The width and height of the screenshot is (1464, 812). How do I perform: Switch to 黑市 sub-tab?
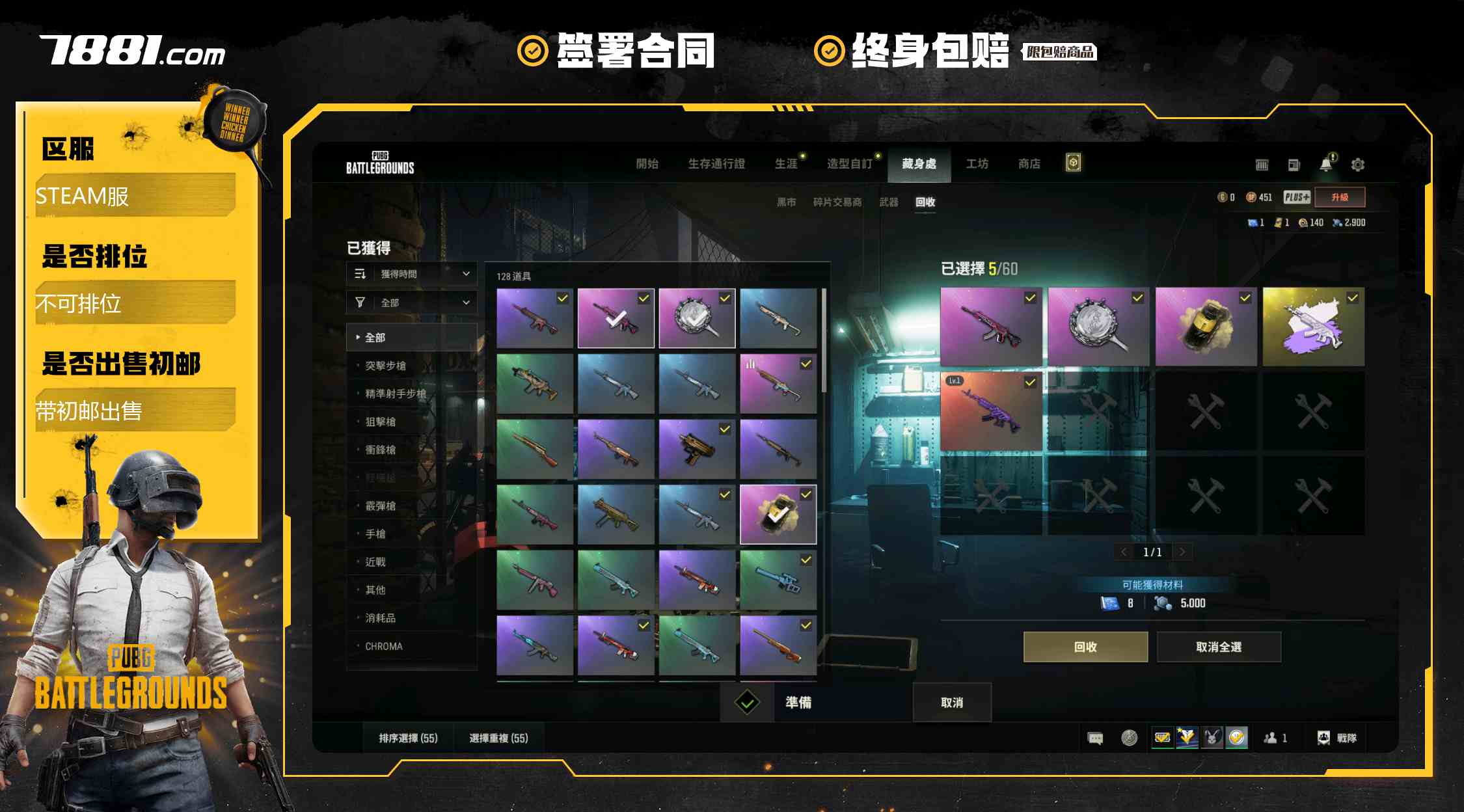[x=786, y=202]
